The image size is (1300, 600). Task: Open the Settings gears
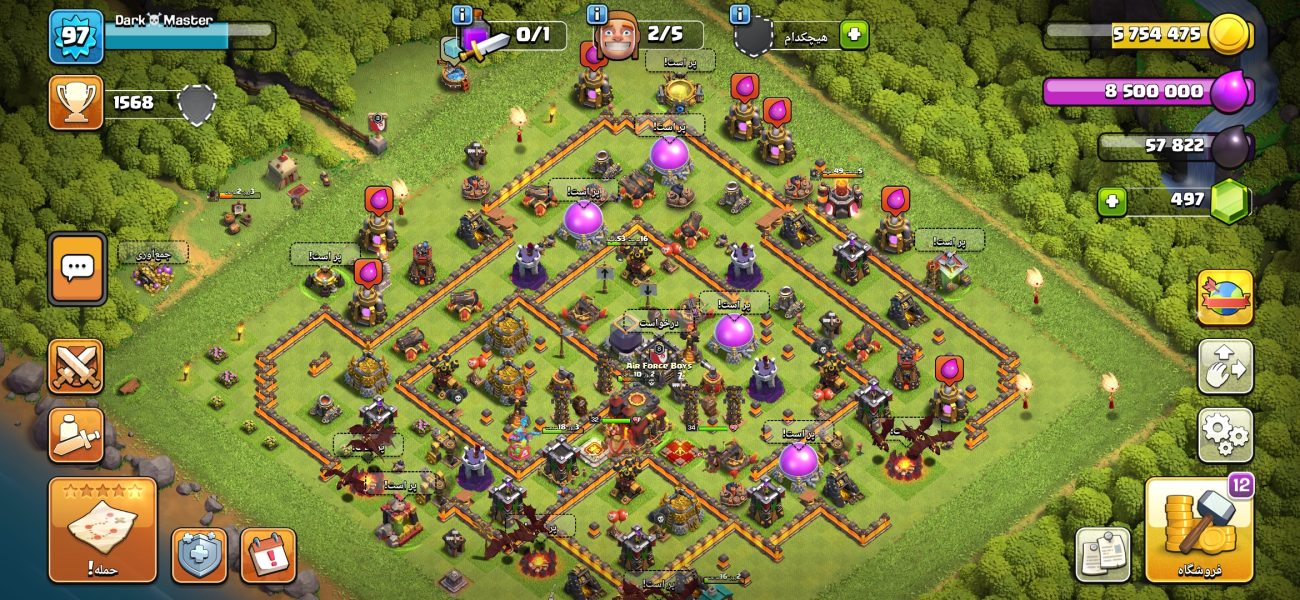tap(1225, 434)
